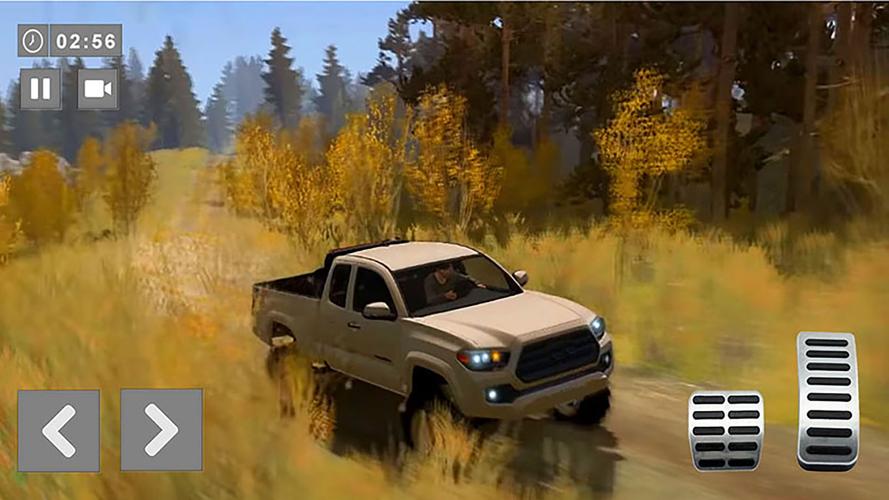The height and width of the screenshot is (500, 889).
Task: Steer left with the left arrow
Action: (x=58, y=430)
